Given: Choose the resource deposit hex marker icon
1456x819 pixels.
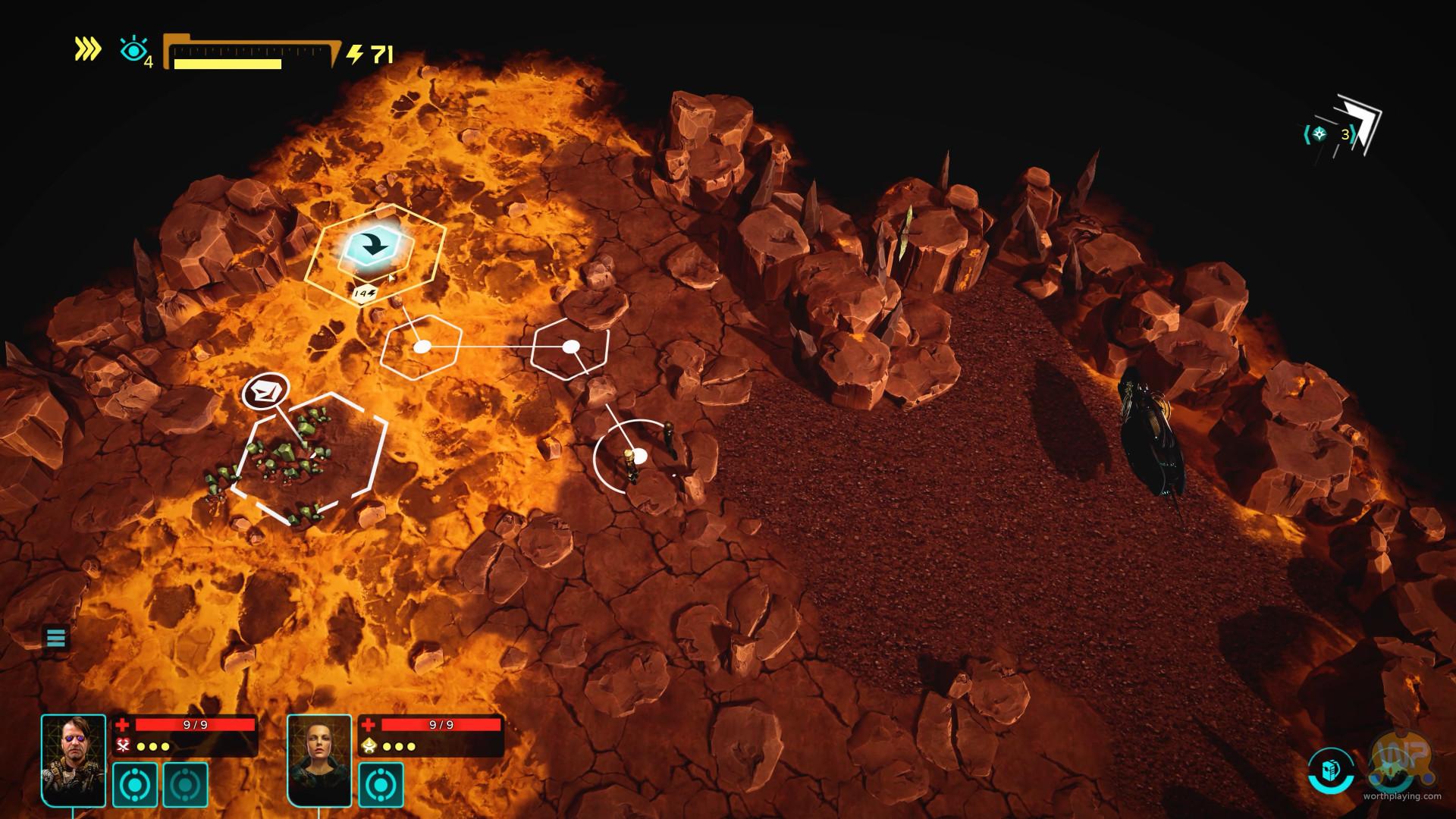Looking at the screenshot, I should click(265, 392).
